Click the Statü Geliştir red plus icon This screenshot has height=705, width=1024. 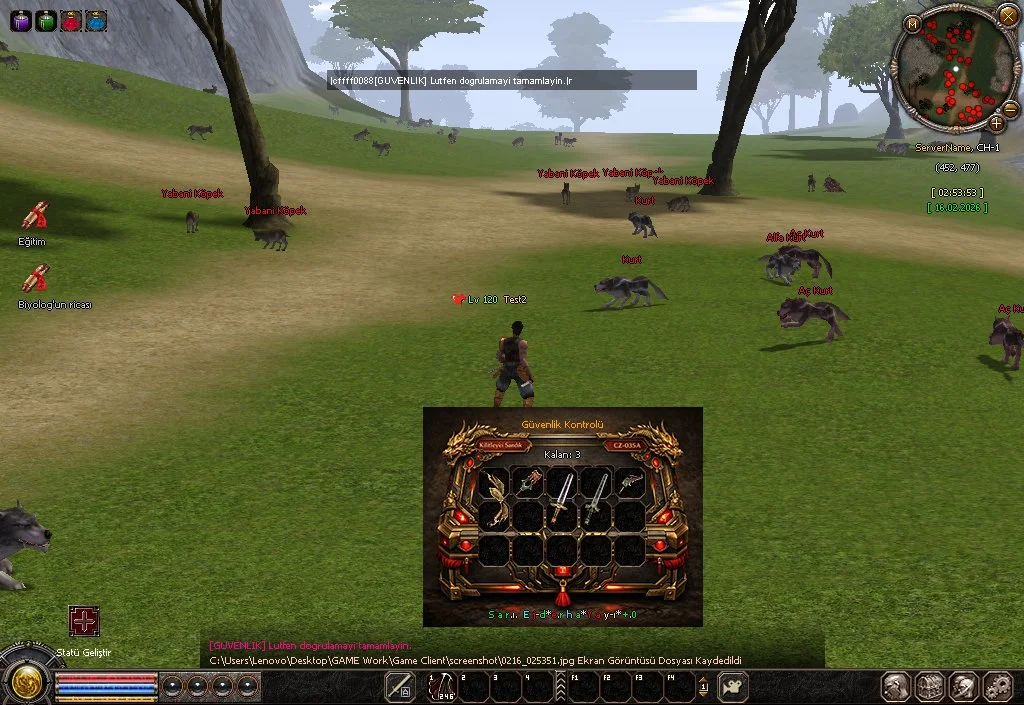click(x=84, y=622)
